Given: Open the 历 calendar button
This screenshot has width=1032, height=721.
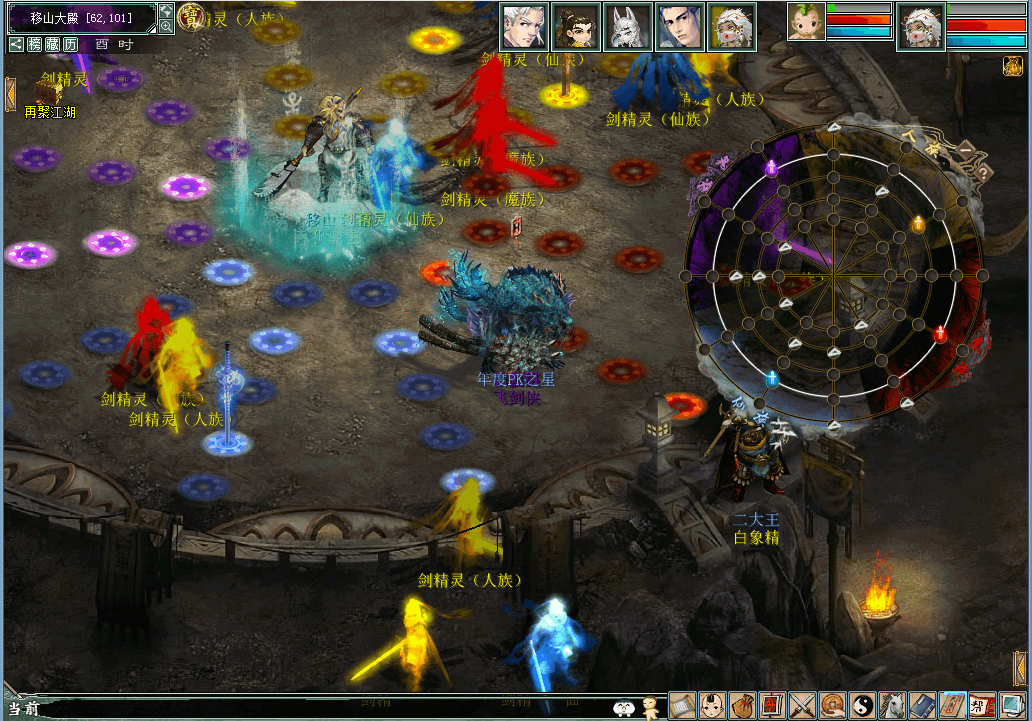Looking at the screenshot, I should click(71, 44).
